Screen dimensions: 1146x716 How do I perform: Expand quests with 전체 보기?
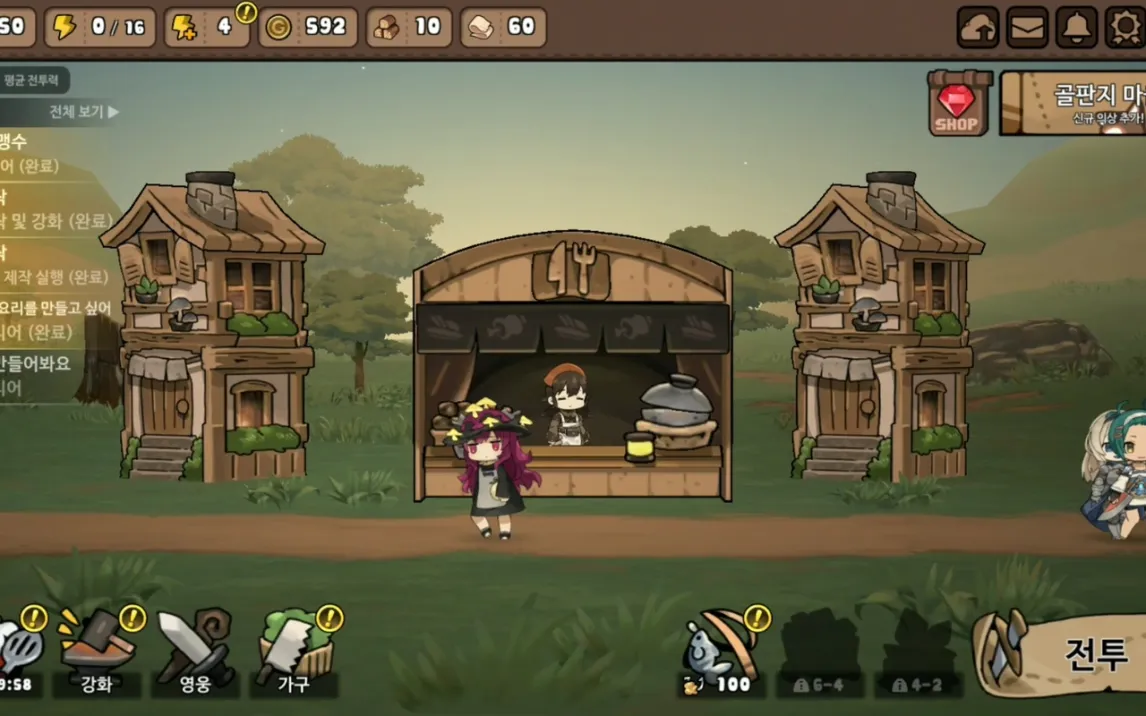tap(84, 112)
